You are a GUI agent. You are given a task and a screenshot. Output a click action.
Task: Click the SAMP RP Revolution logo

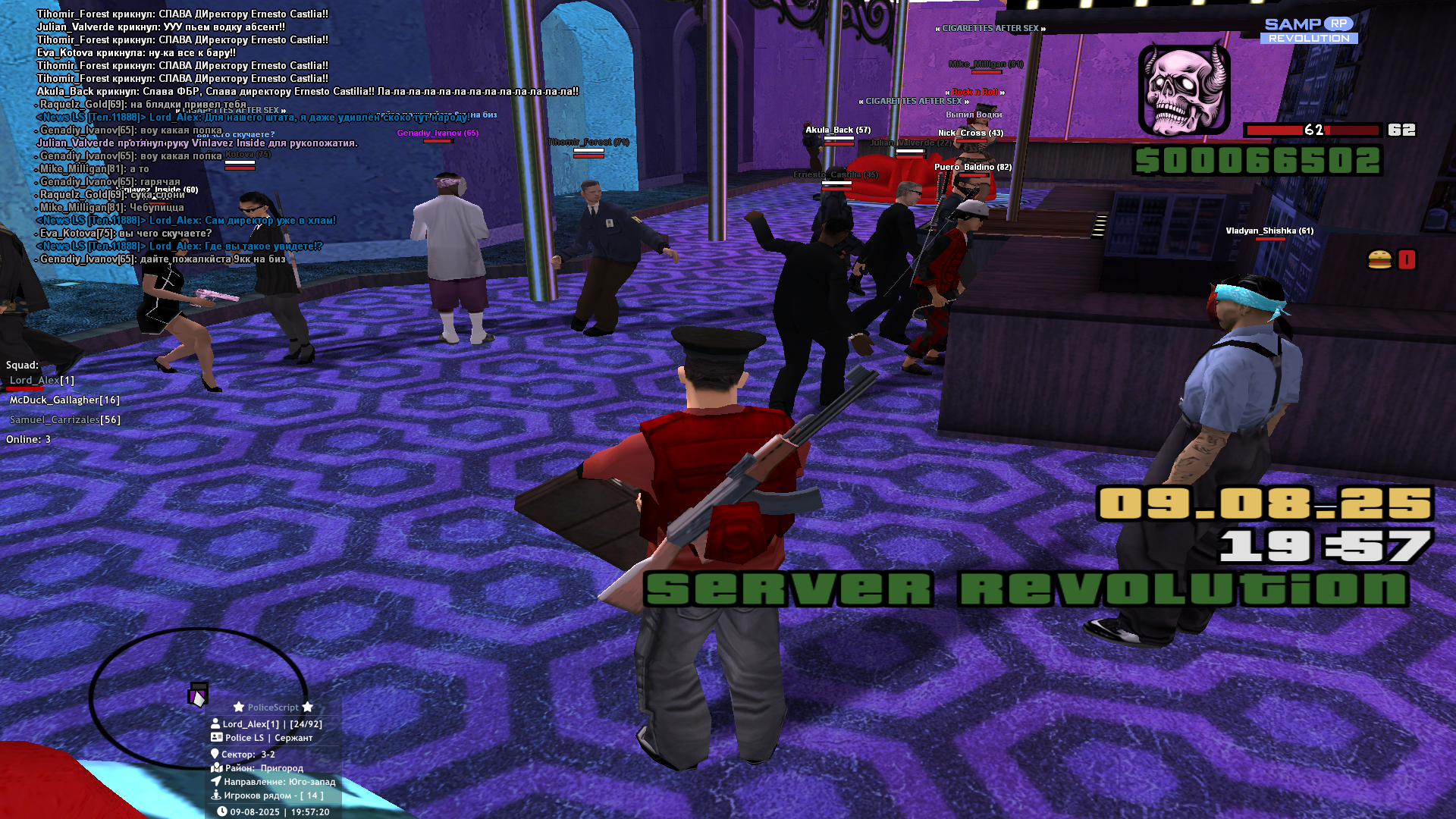pyautogui.click(x=1309, y=30)
